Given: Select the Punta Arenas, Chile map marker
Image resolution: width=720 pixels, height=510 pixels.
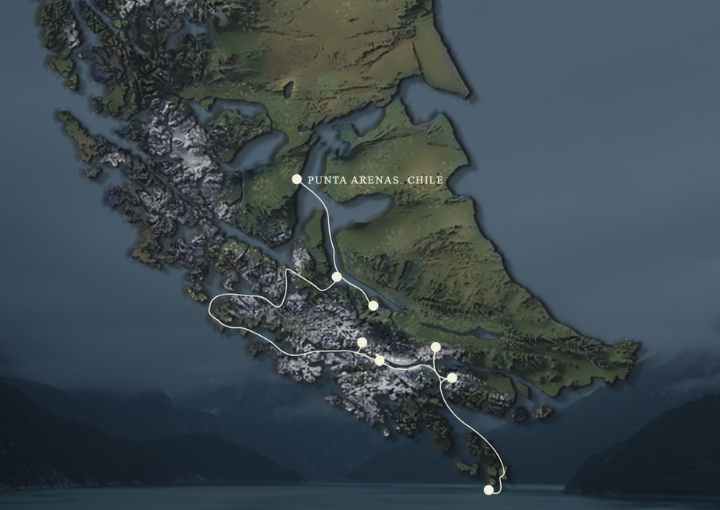Looking at the screenshot, I should click(296, 179).
